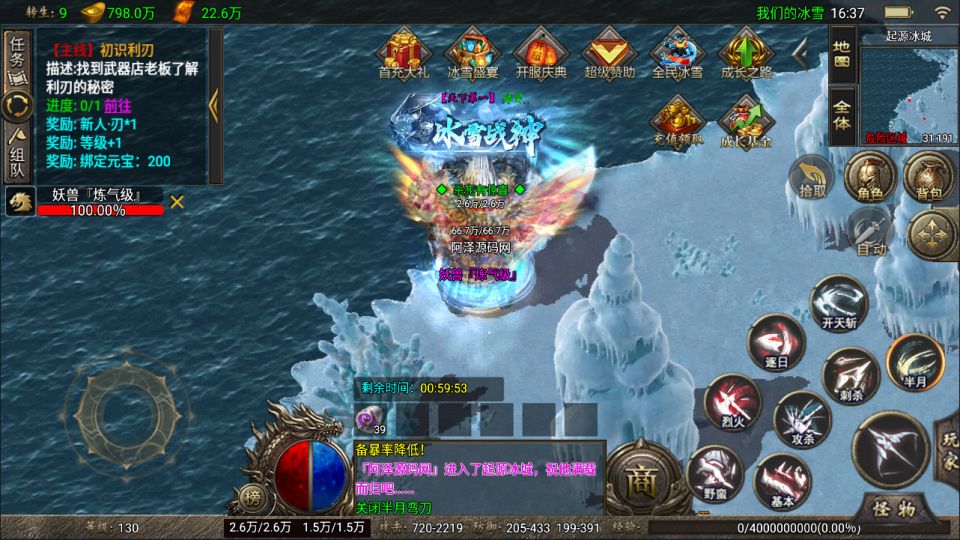Image resolution: width=960 pixels, height=540 pixels.
Task: Toggle 自动 auto-battle
Action: [x=870, y=233]
